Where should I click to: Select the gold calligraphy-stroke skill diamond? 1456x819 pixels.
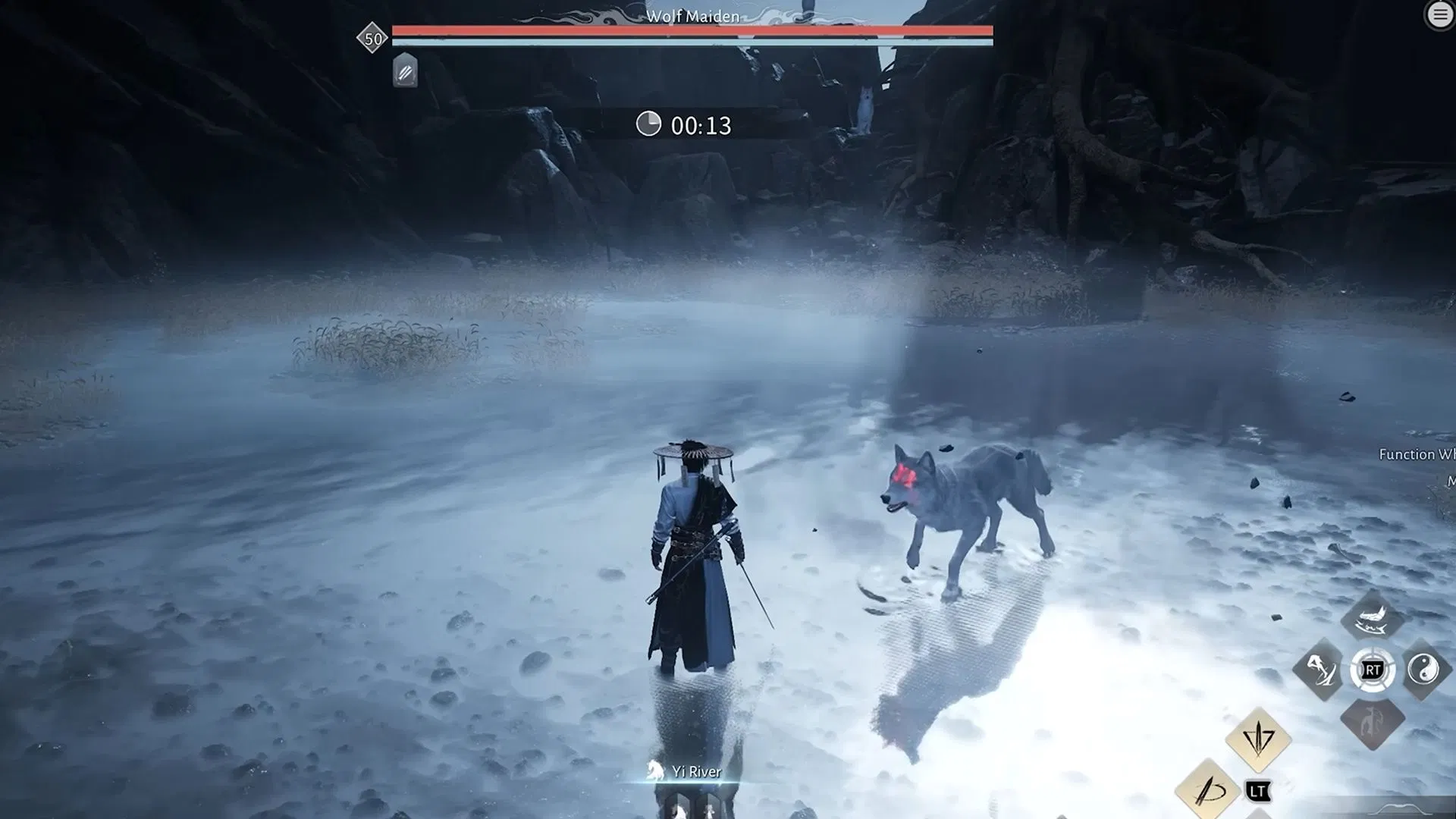pyautogui.click(x=1209, y=789)
